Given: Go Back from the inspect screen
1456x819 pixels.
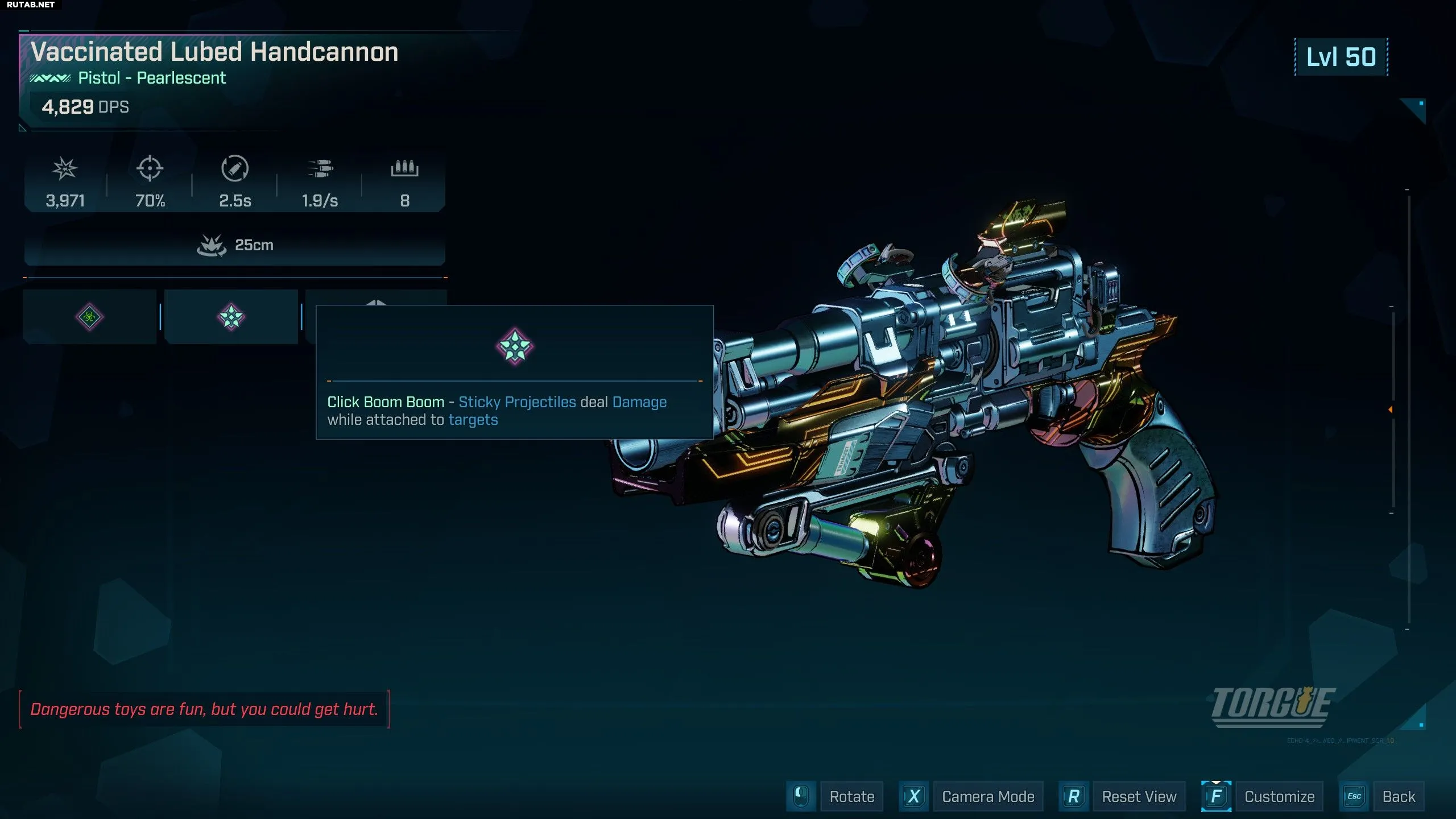Looking at the screenshot, I should (x=1399, y=796).
